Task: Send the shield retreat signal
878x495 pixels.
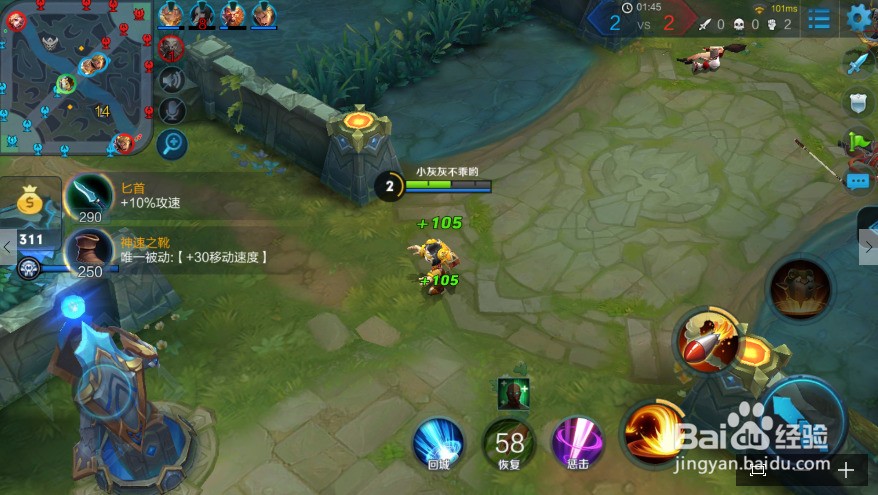Action: (x=857, y=102)
